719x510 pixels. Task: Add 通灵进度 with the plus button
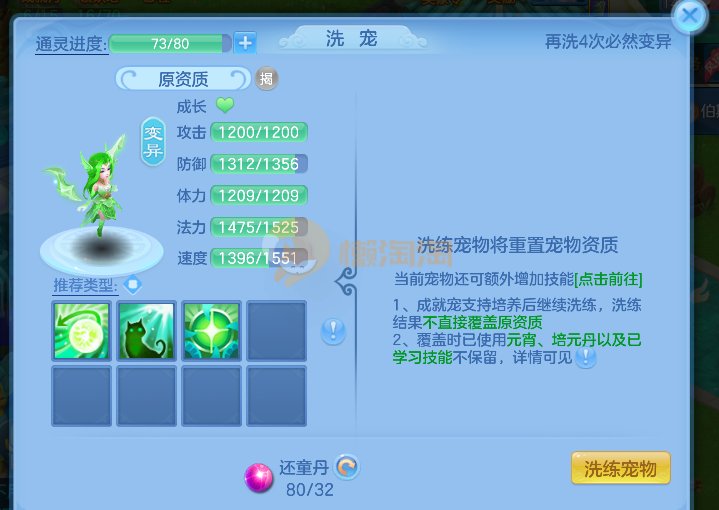click(x=246, y=43)
